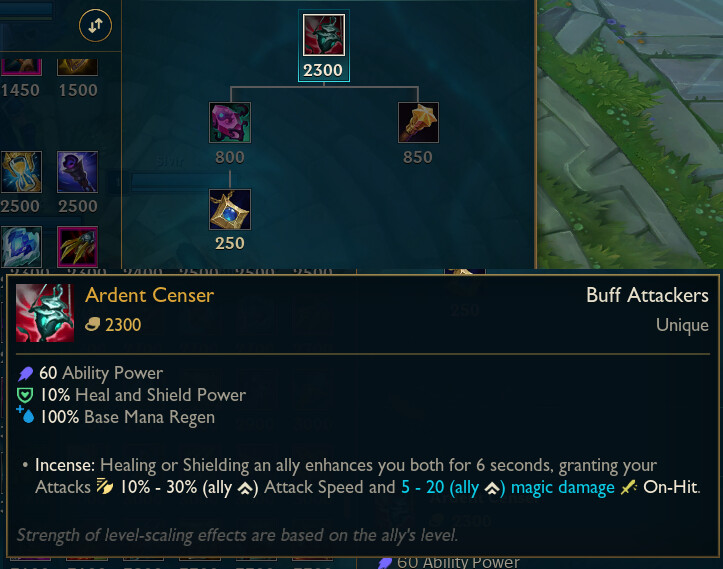Click the hourglass item costing 2500
723x569 pixels.
[21, 171]
